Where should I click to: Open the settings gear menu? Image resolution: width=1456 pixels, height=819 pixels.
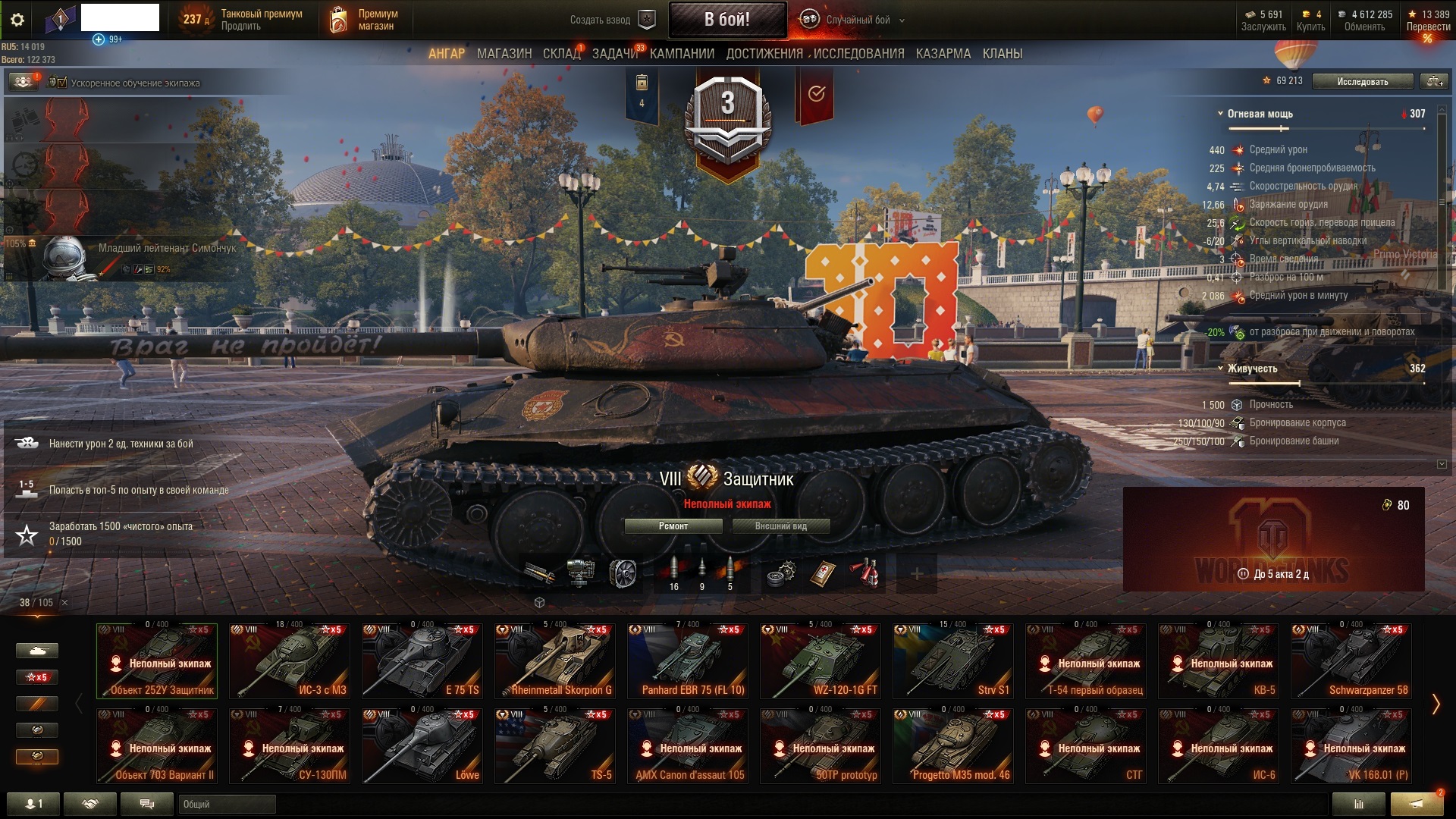pyautogui.click(x=18, y=19)
